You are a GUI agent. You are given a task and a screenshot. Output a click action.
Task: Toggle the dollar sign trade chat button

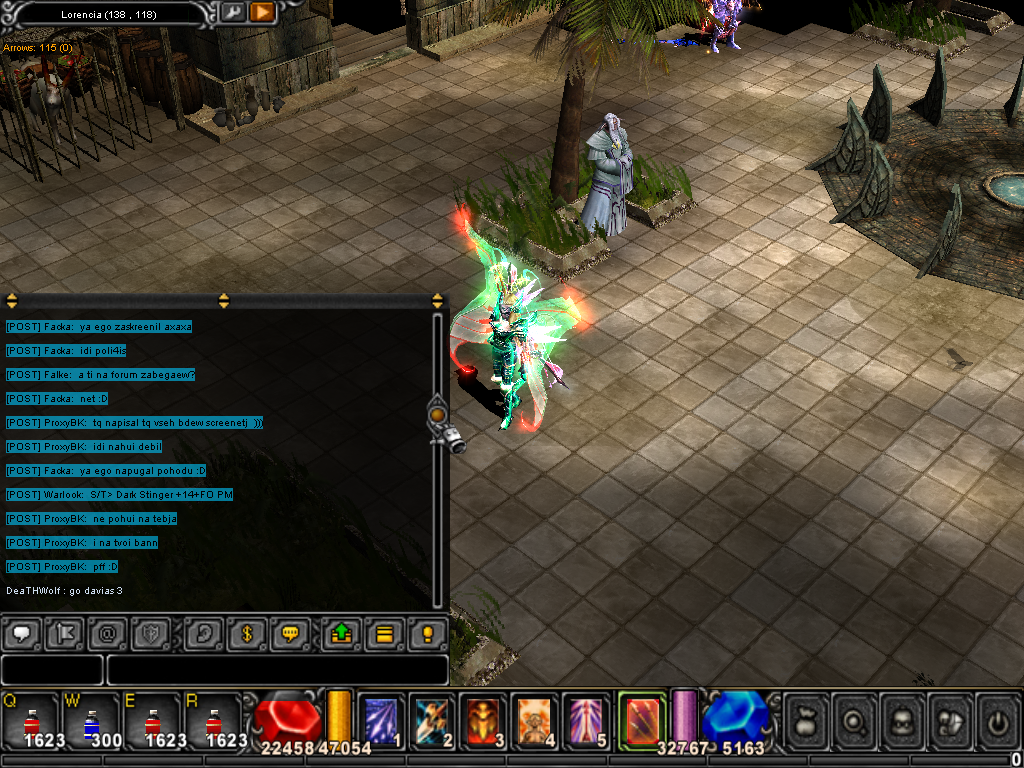click(246, 633)
